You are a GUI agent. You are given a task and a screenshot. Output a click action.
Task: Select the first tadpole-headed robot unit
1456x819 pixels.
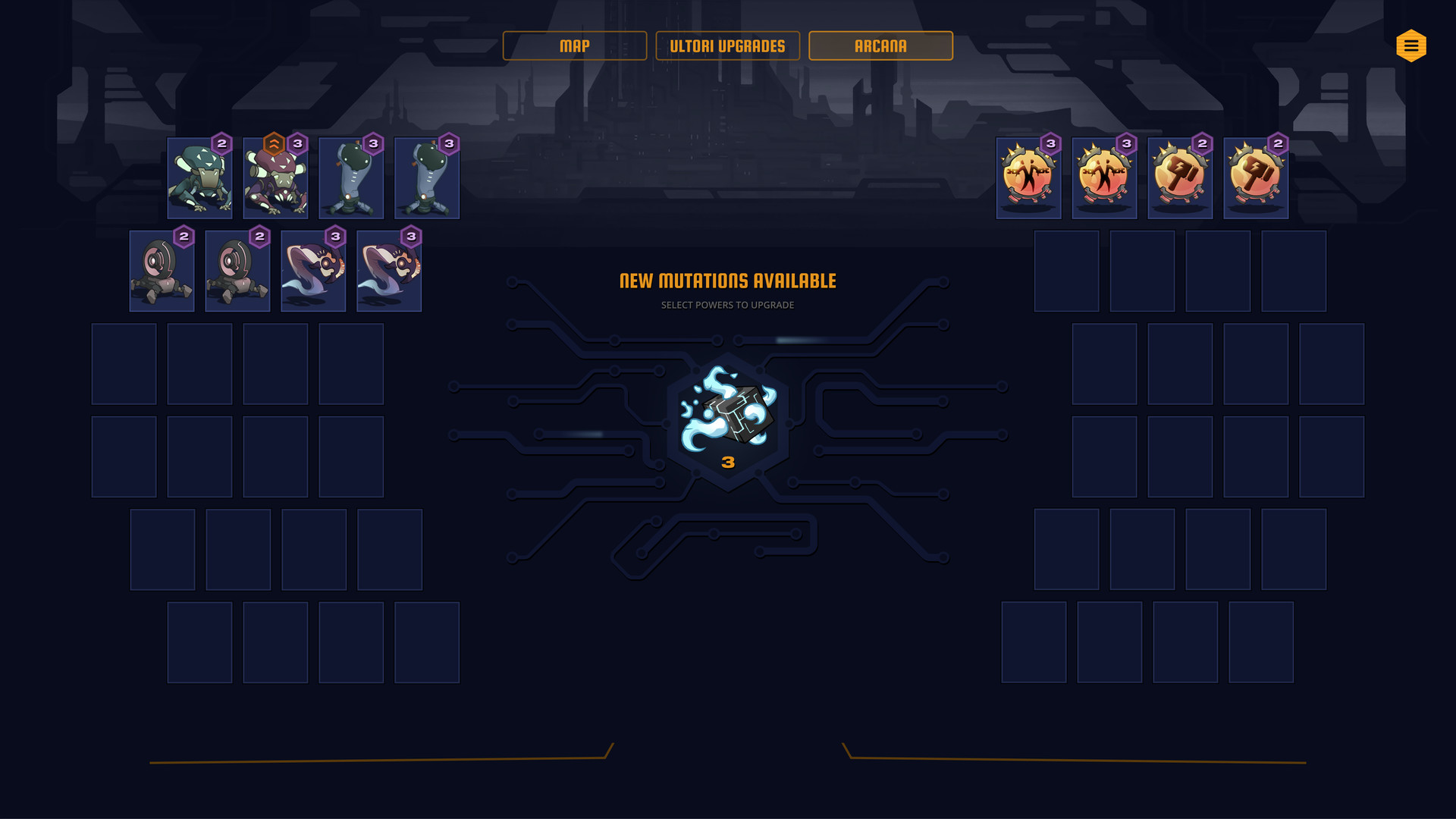pos(350,177)
